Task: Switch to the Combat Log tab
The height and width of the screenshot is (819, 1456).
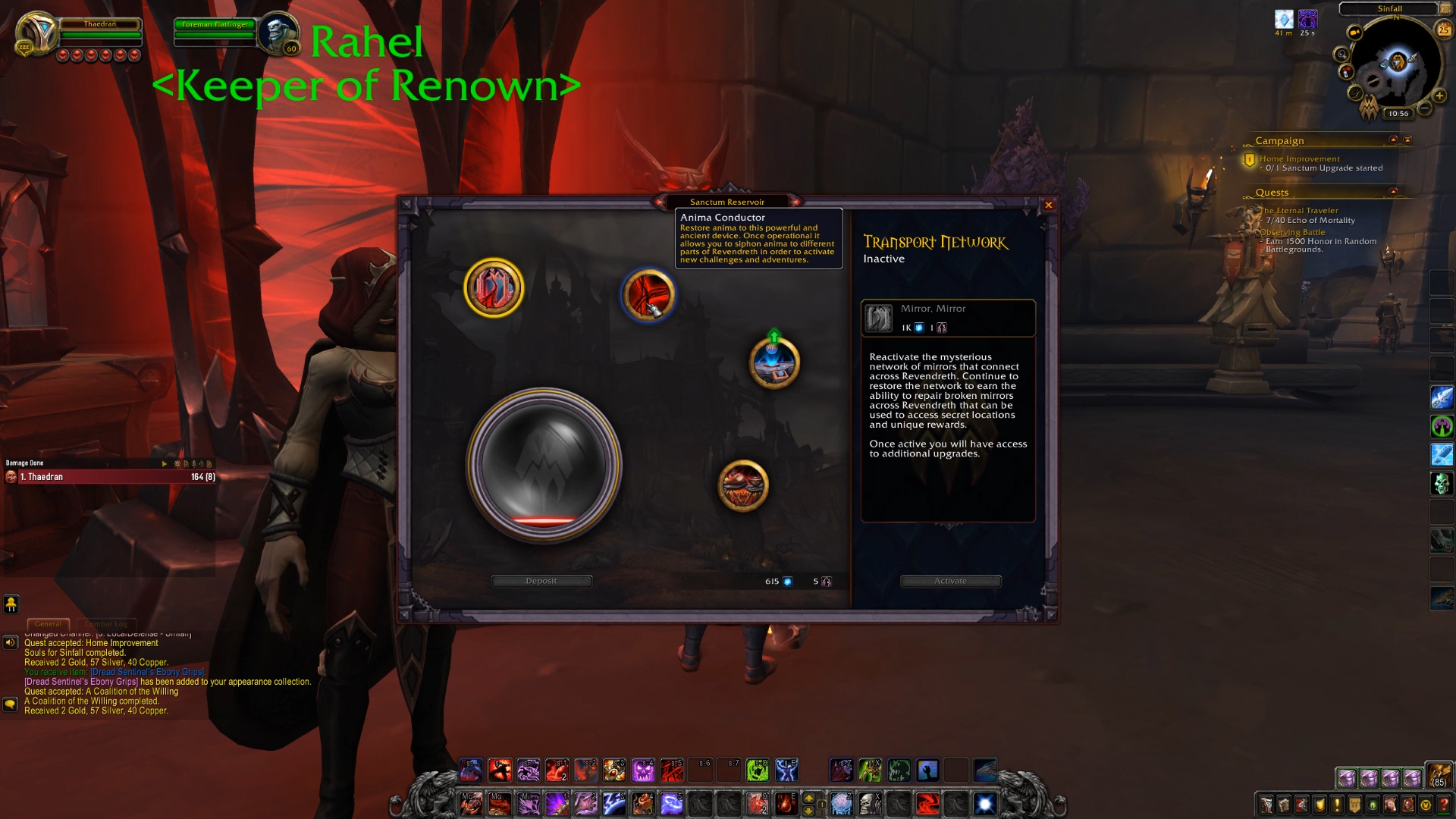Action: [106, 623]
